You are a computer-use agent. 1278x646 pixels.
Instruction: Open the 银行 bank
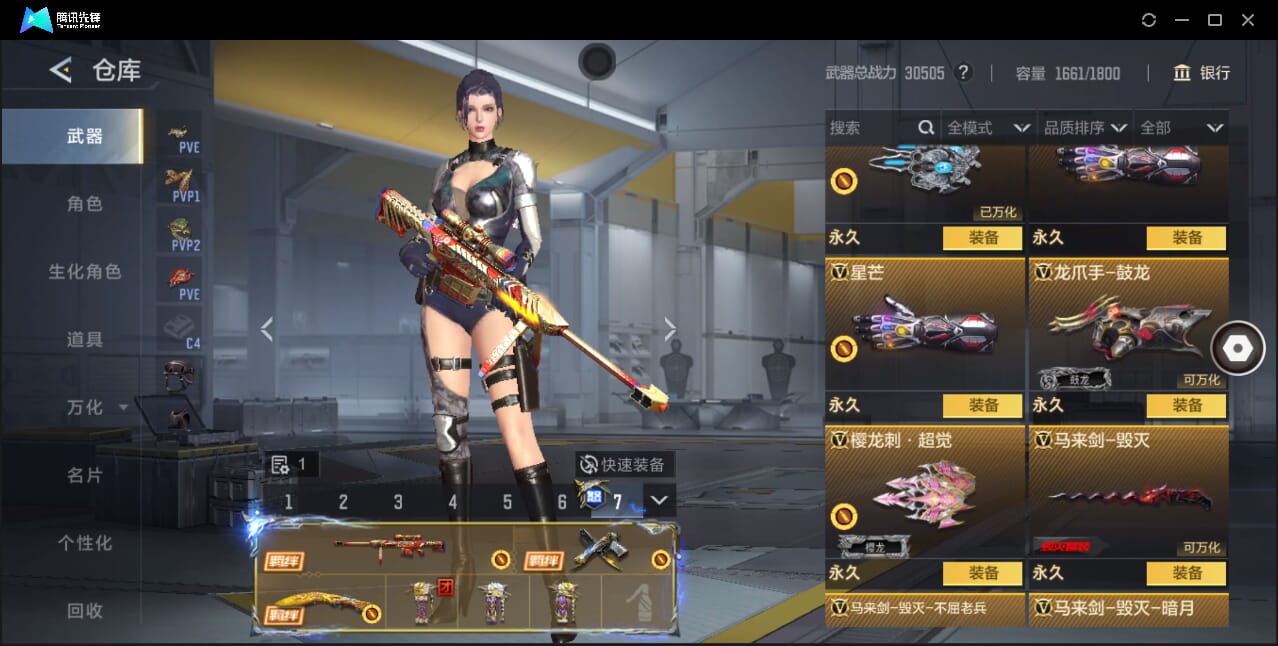(1202, 73)
